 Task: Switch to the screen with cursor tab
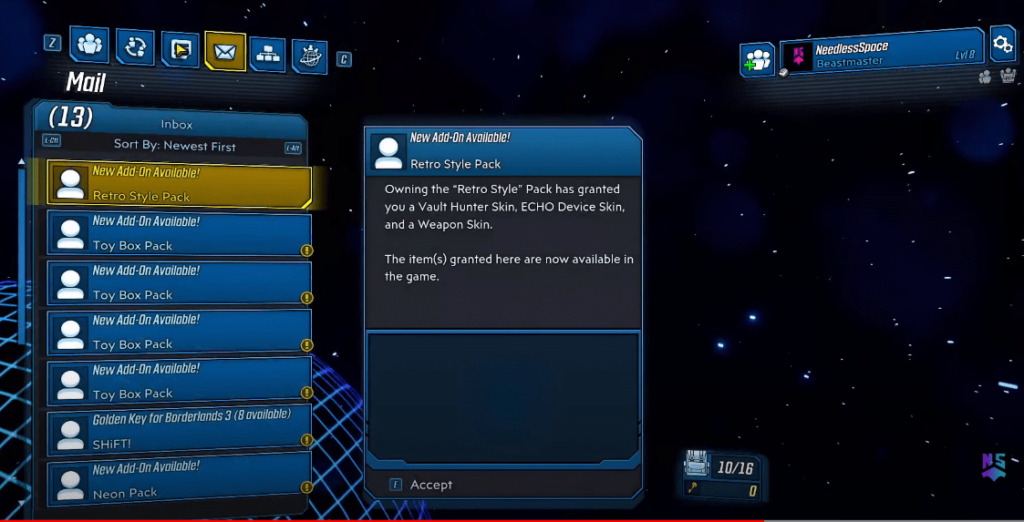pyautogui.click(x=179, y=50)
